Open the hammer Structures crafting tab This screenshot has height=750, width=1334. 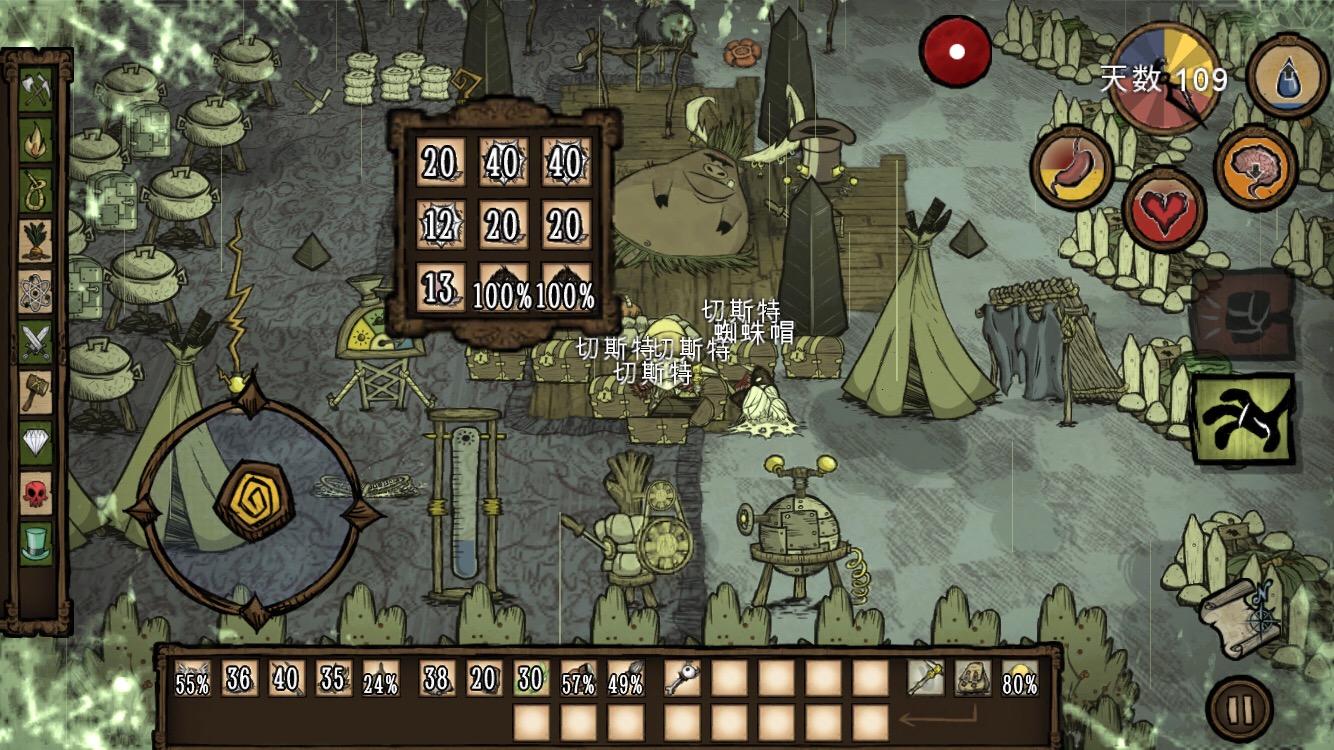click(36, 392)
